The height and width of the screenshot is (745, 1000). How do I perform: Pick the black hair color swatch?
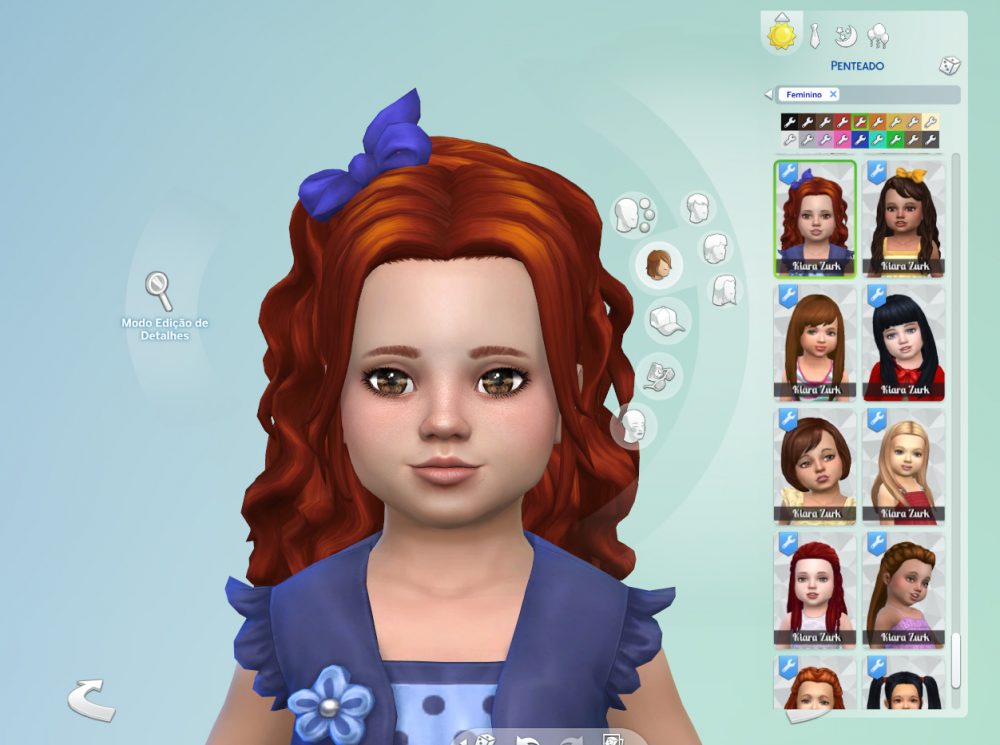point(789,121)
